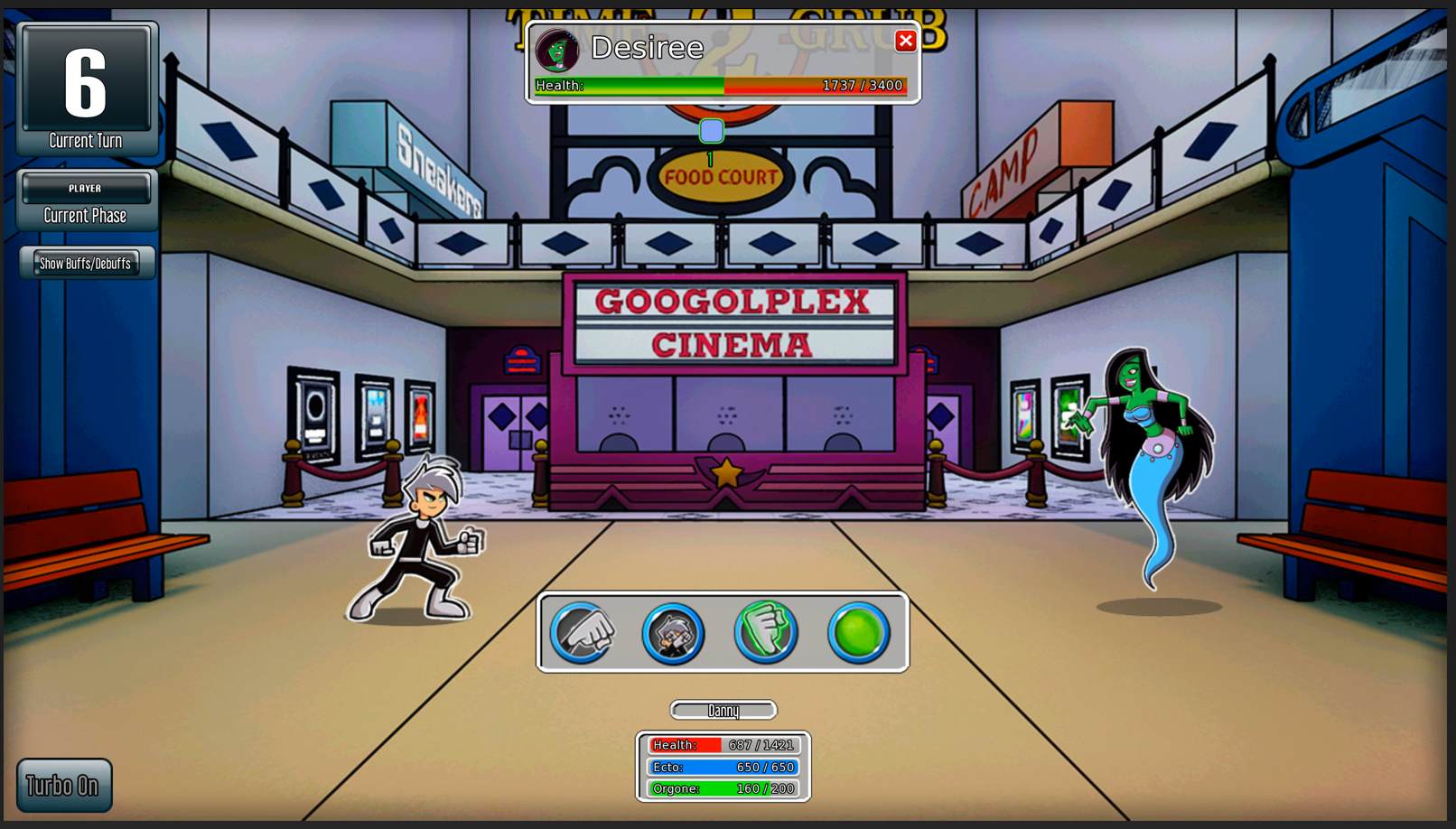This screenshot has height=829, width=1456.
Task: Toggle the Turbo On button
Action: pos(64,785)
